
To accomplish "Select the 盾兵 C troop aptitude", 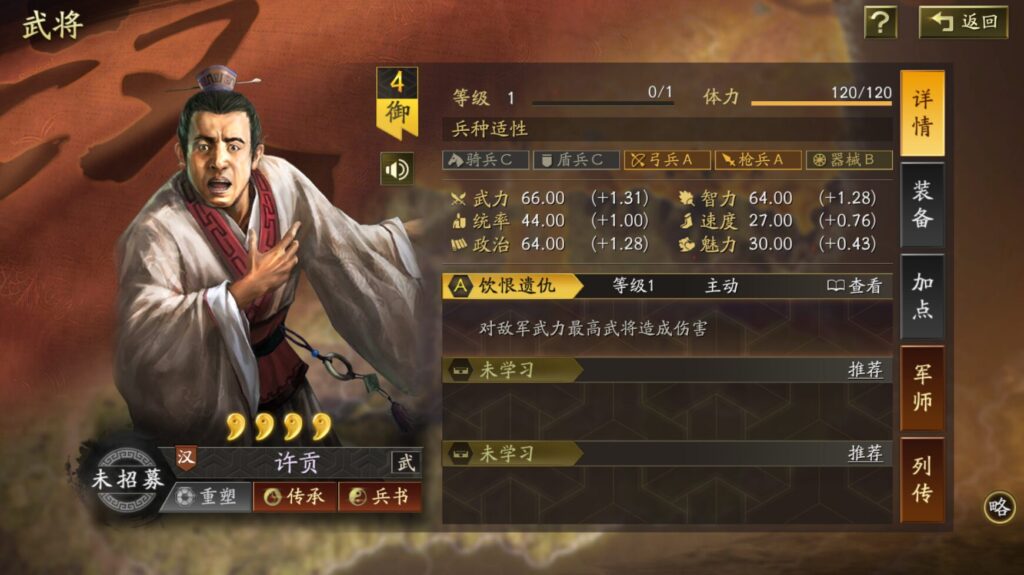I will pos(576,160).
